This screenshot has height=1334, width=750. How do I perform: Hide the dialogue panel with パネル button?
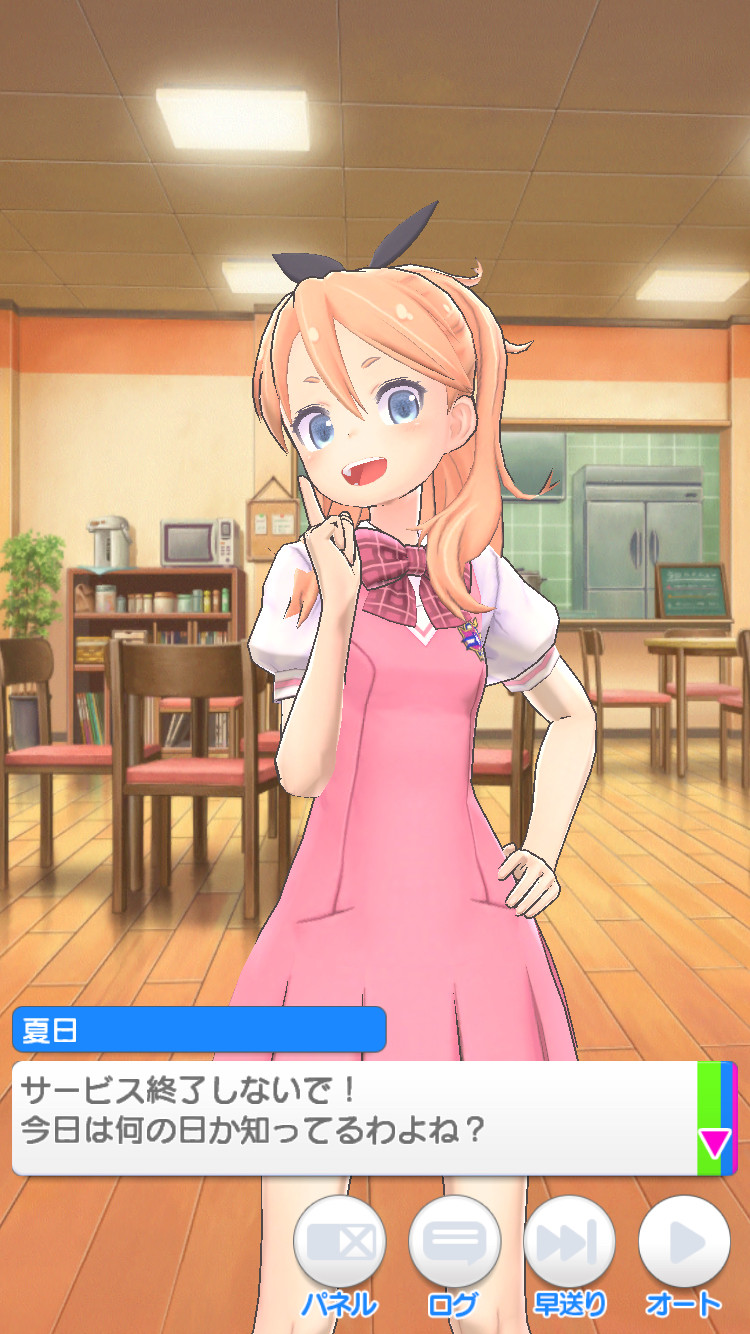339,1242
